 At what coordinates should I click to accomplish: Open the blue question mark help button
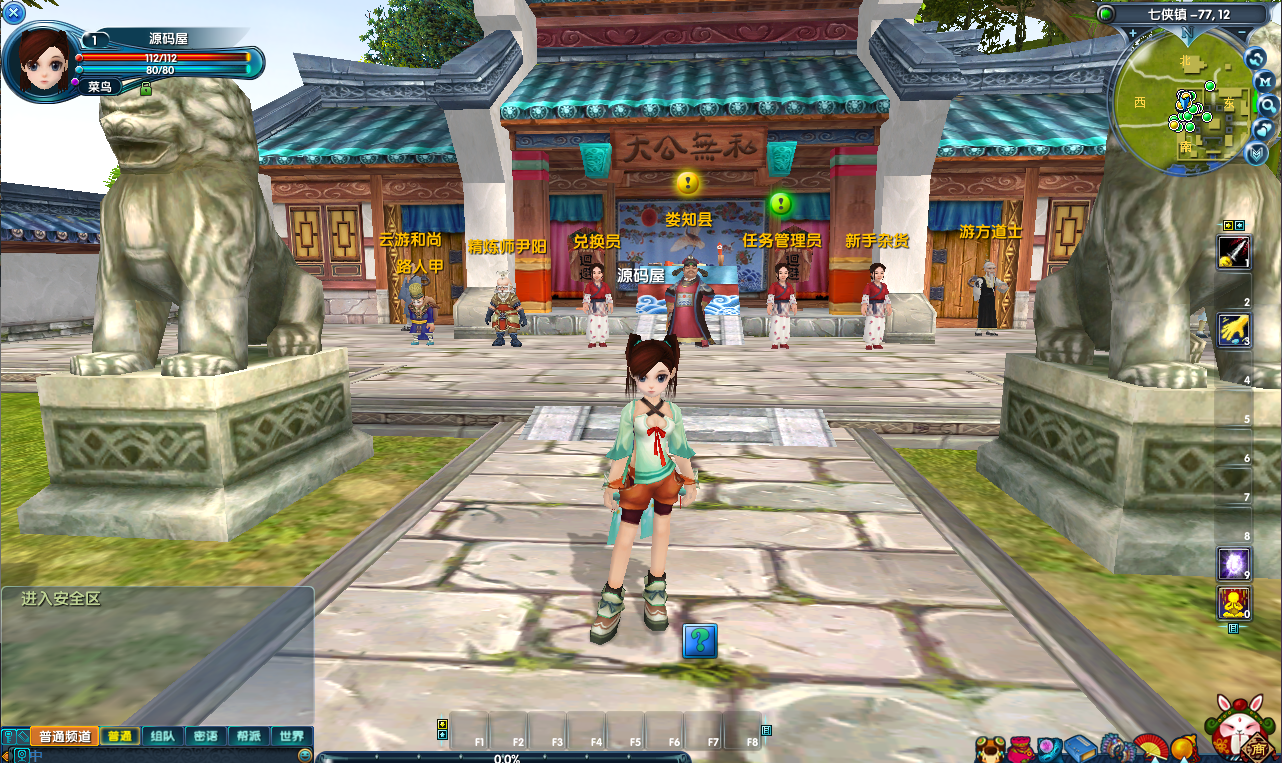(x=700, y=641)
